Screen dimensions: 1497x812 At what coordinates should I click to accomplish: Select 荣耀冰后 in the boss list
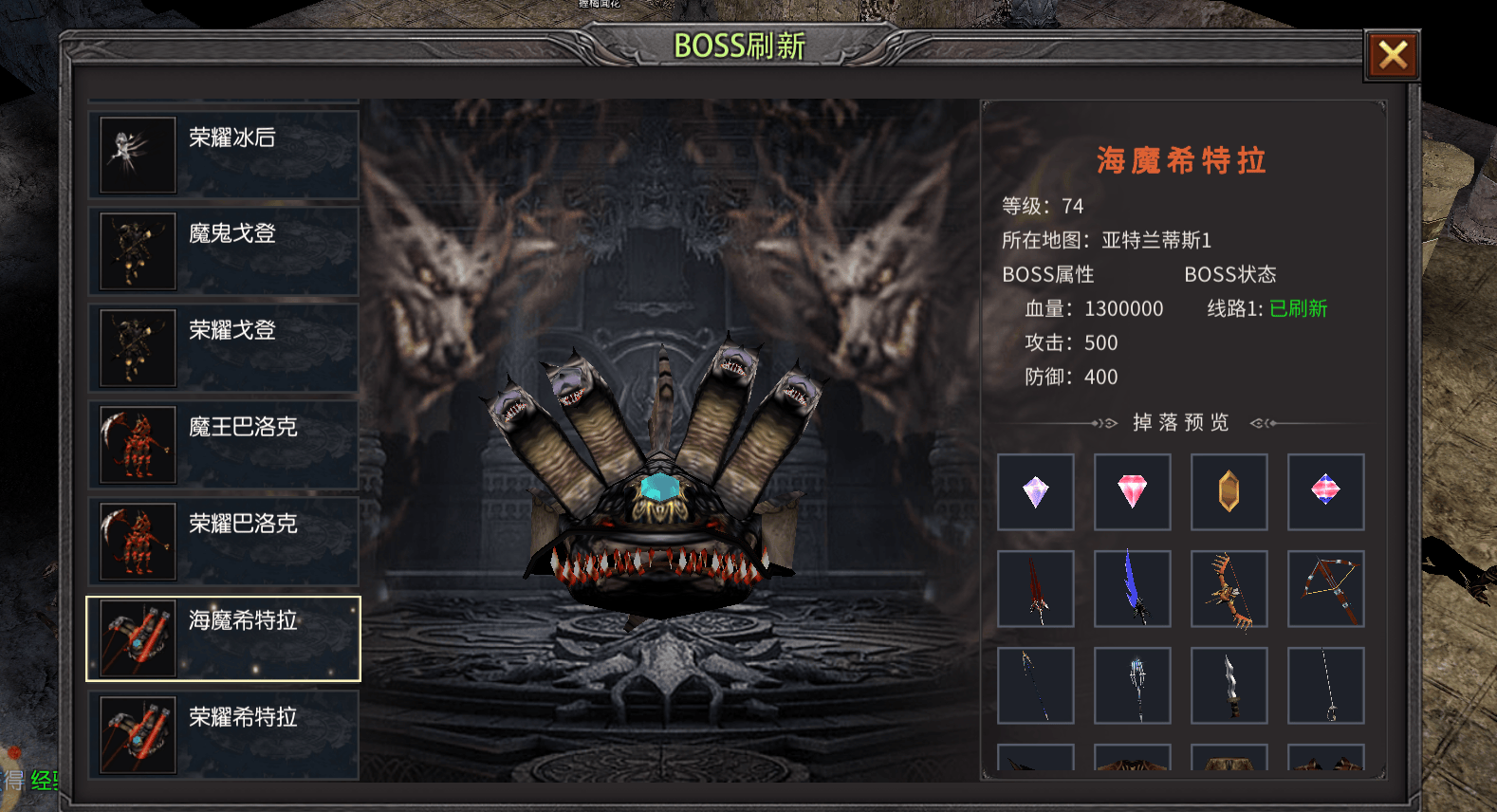[x=224, y=155]
